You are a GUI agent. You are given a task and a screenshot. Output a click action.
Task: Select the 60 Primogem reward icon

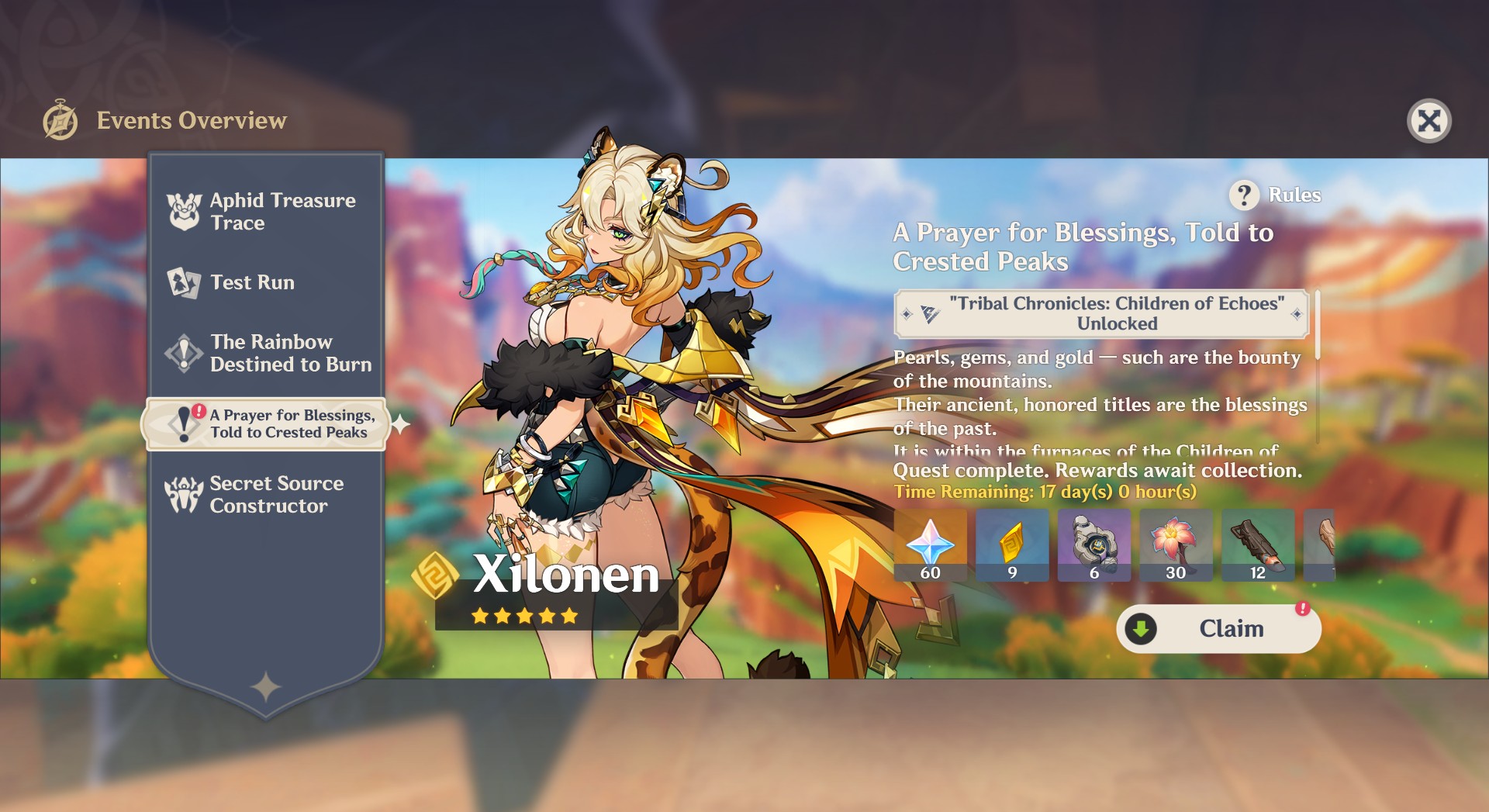click(x=931, y=543)
